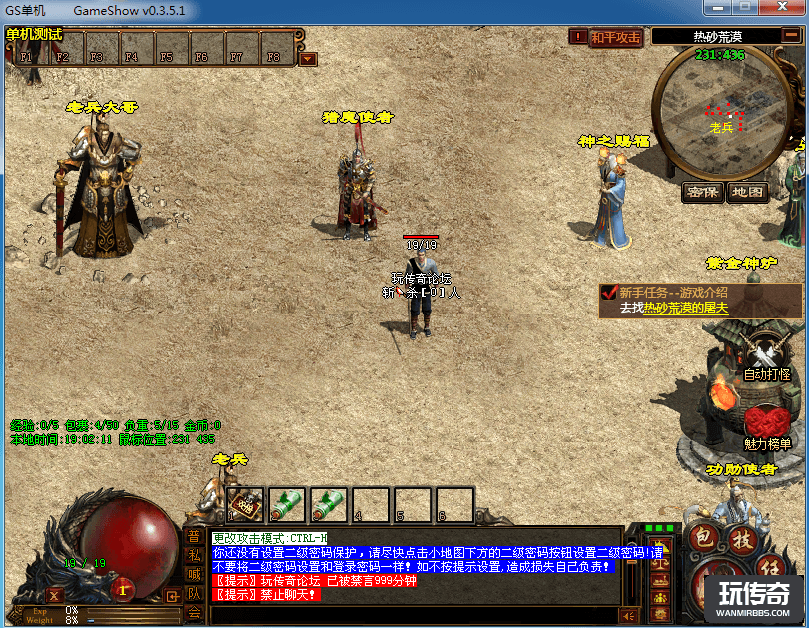Toggle the 和平攻击 attack mode button

coord(615,37)
